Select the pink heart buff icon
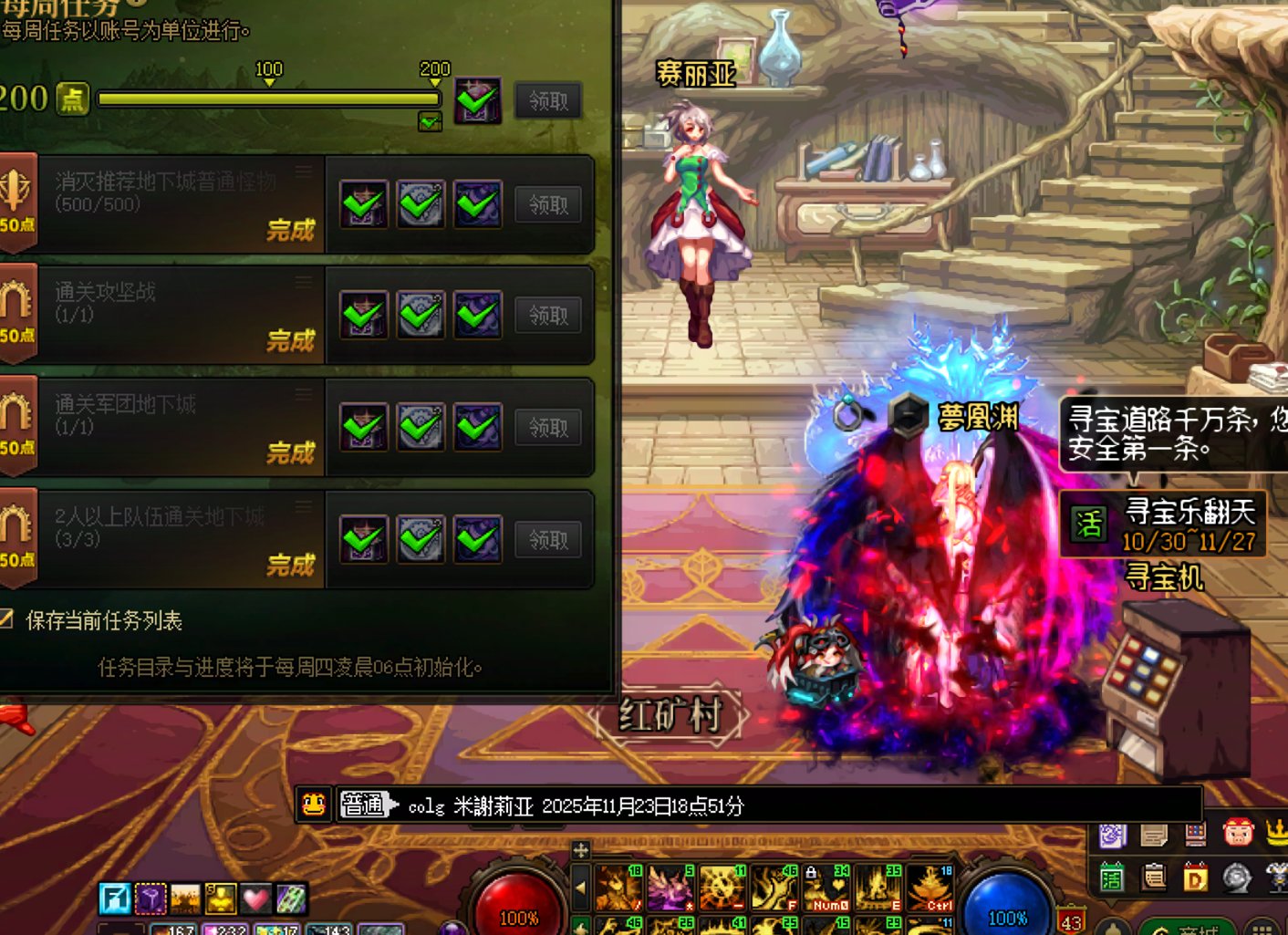 pos(255,899)
